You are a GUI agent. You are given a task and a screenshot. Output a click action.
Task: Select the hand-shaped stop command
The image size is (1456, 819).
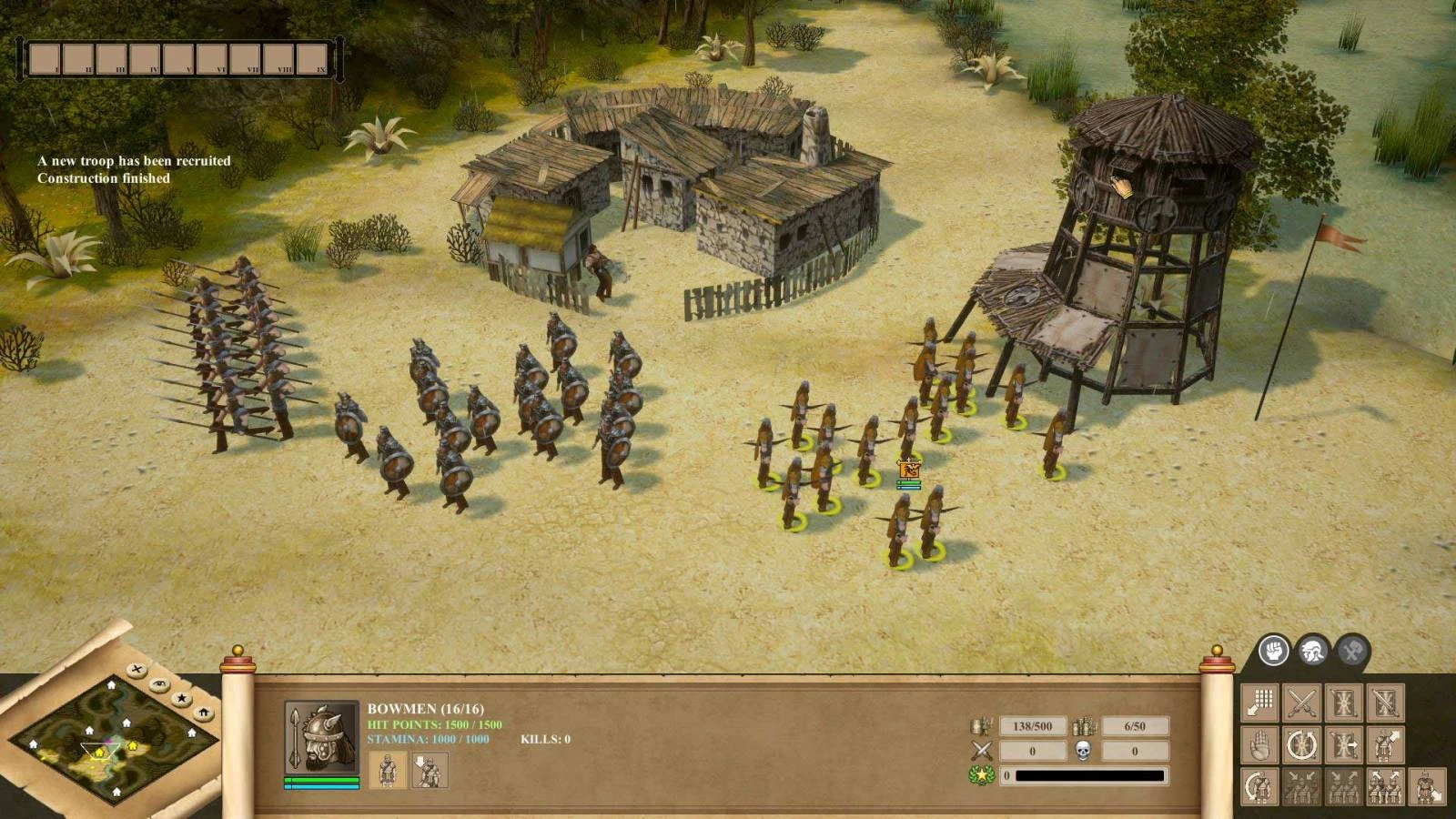tap(1259, 743)
